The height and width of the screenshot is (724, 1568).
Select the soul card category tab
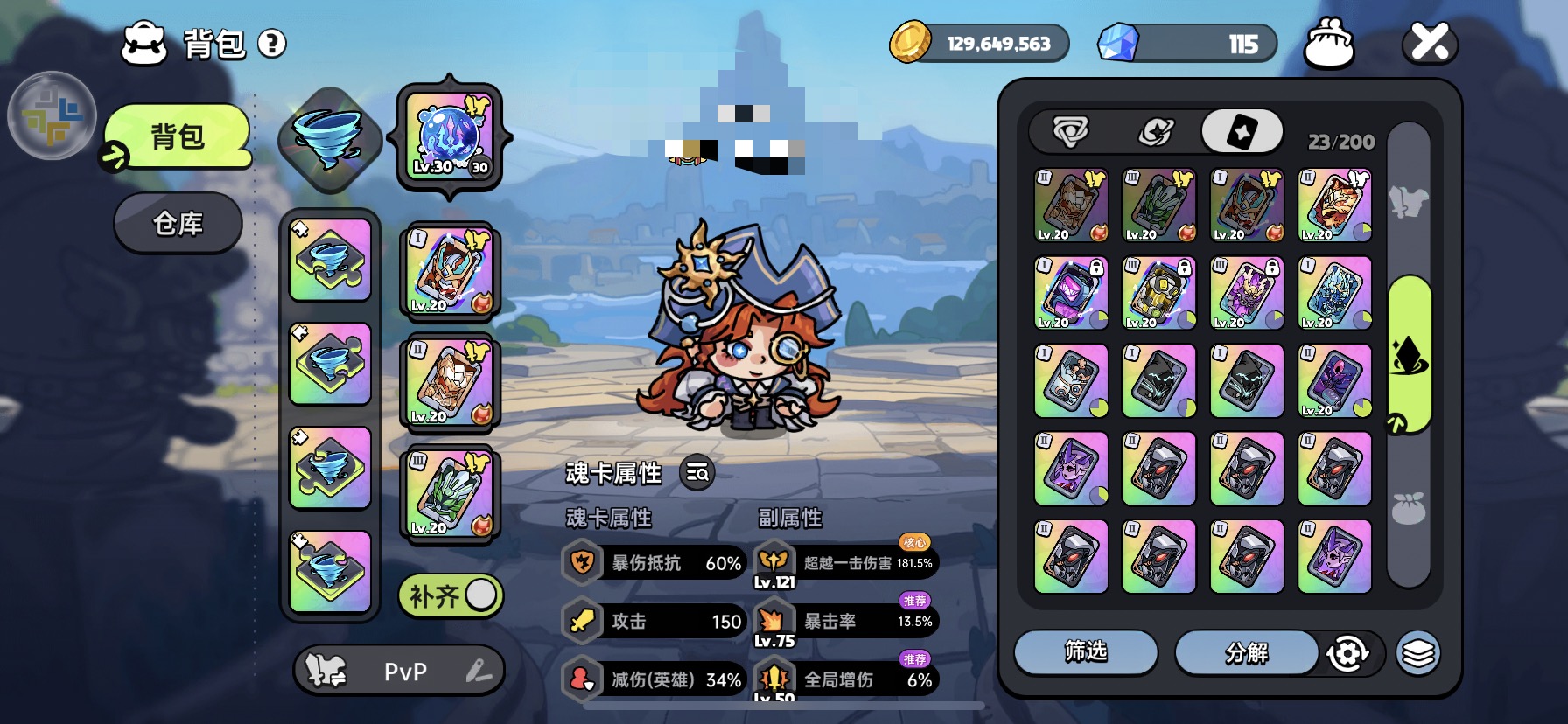1242,132
